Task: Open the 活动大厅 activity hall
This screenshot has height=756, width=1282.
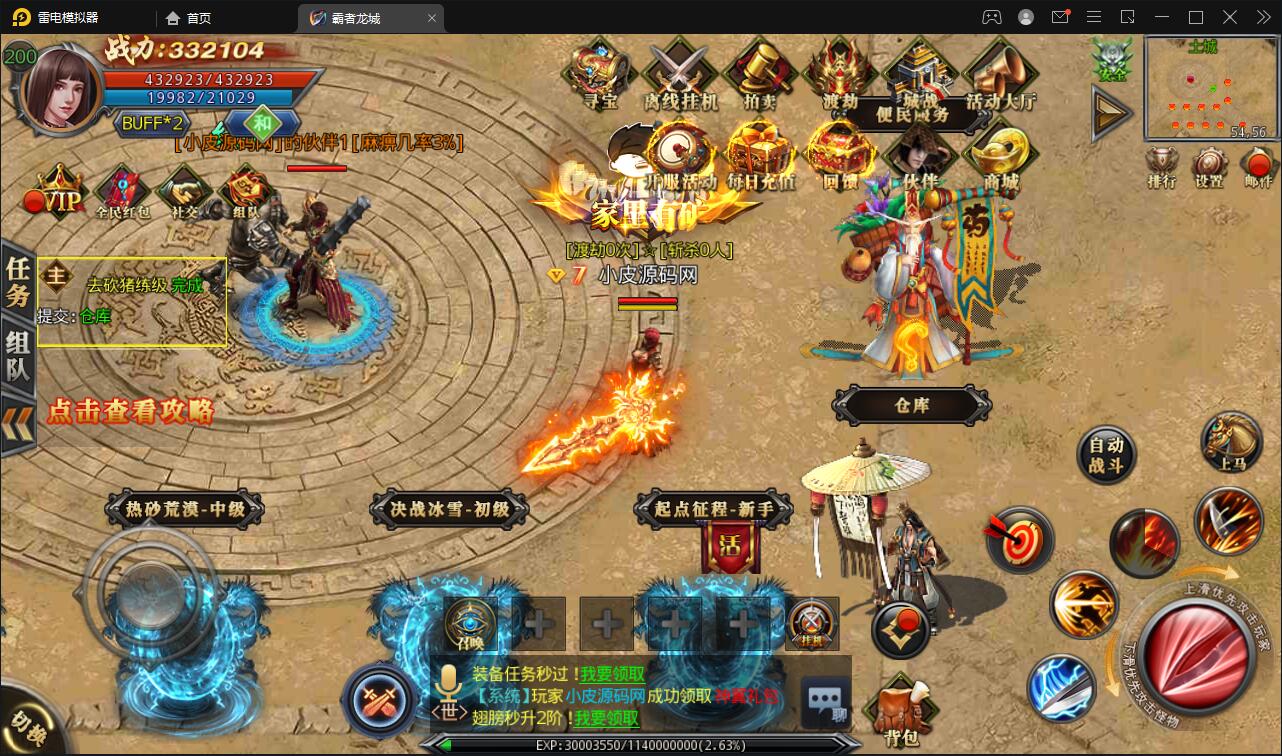Action: click(x=1000, y=72)
